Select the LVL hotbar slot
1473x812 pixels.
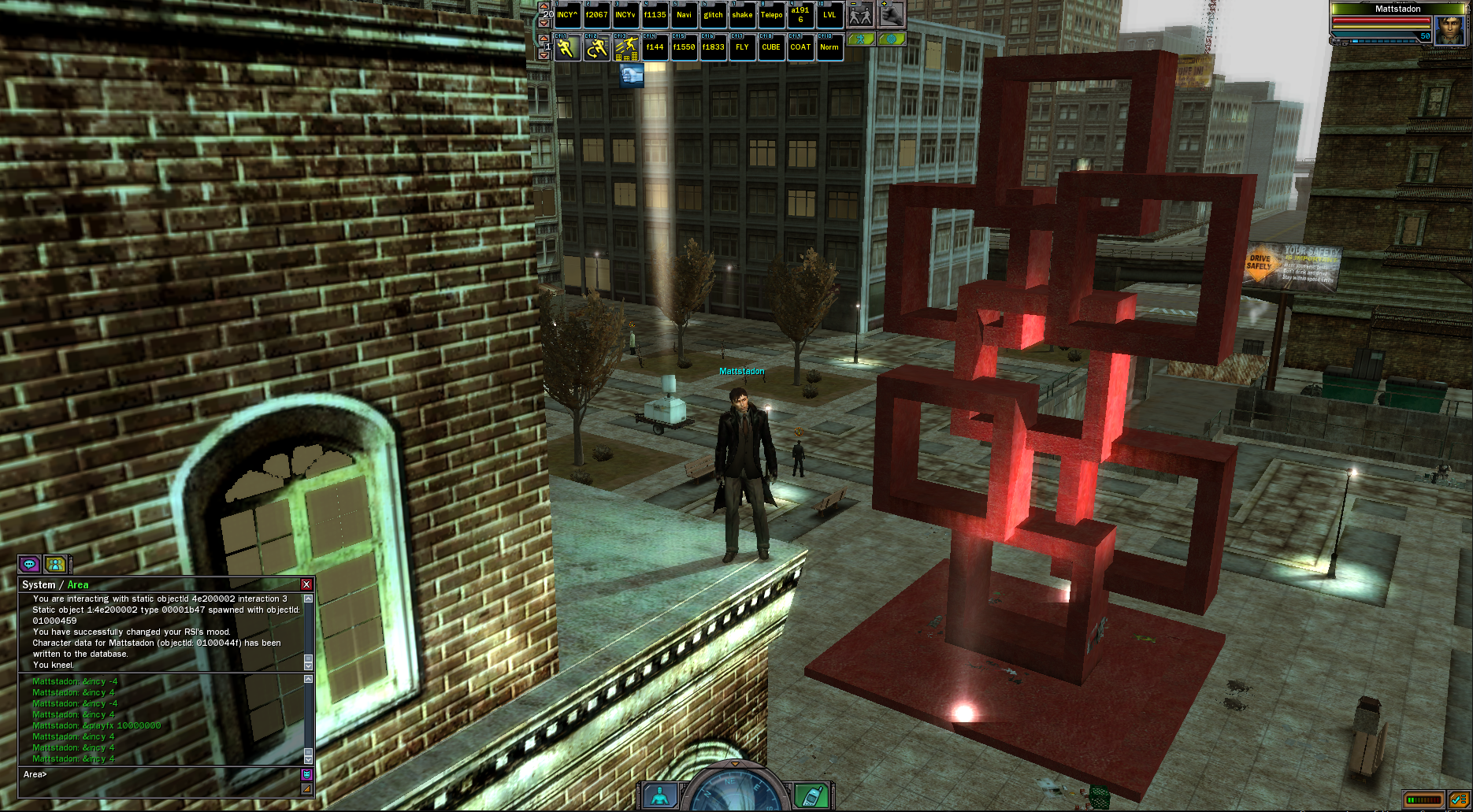click(829, 15)
